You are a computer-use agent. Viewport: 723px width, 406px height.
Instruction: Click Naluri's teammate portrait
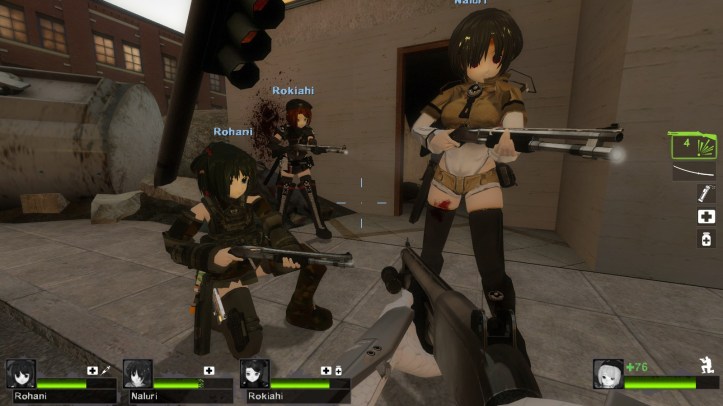[x=138, y=374]
